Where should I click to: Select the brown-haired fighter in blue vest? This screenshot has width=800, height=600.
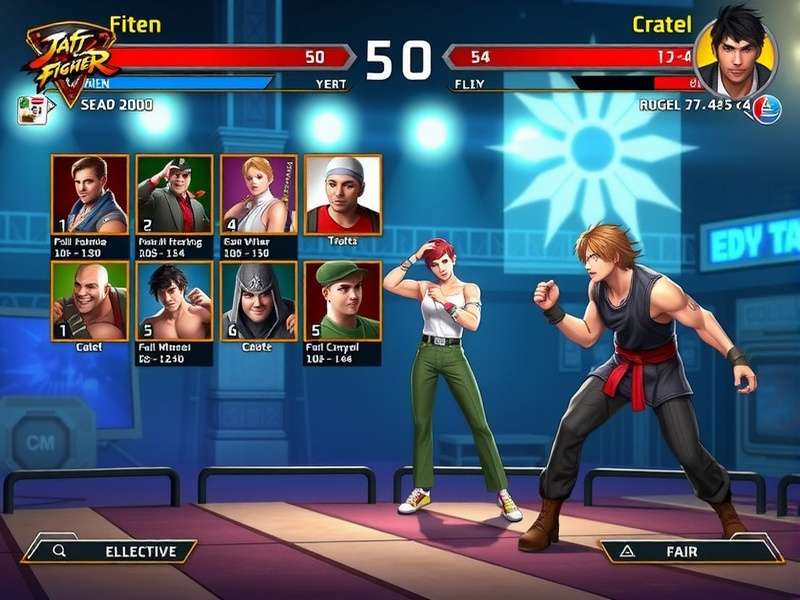click(x=90, y=194)
